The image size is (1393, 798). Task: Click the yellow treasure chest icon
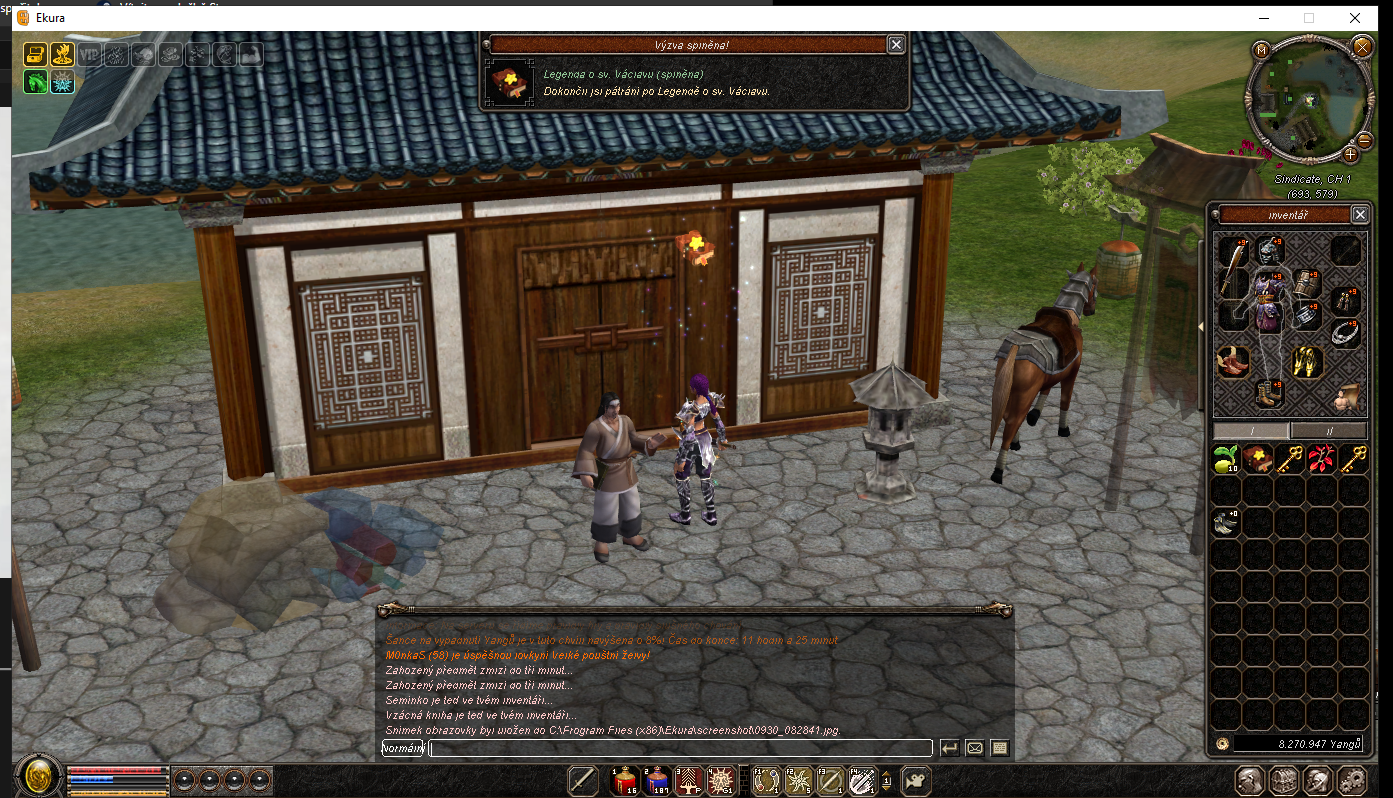(x=35, y=54)
